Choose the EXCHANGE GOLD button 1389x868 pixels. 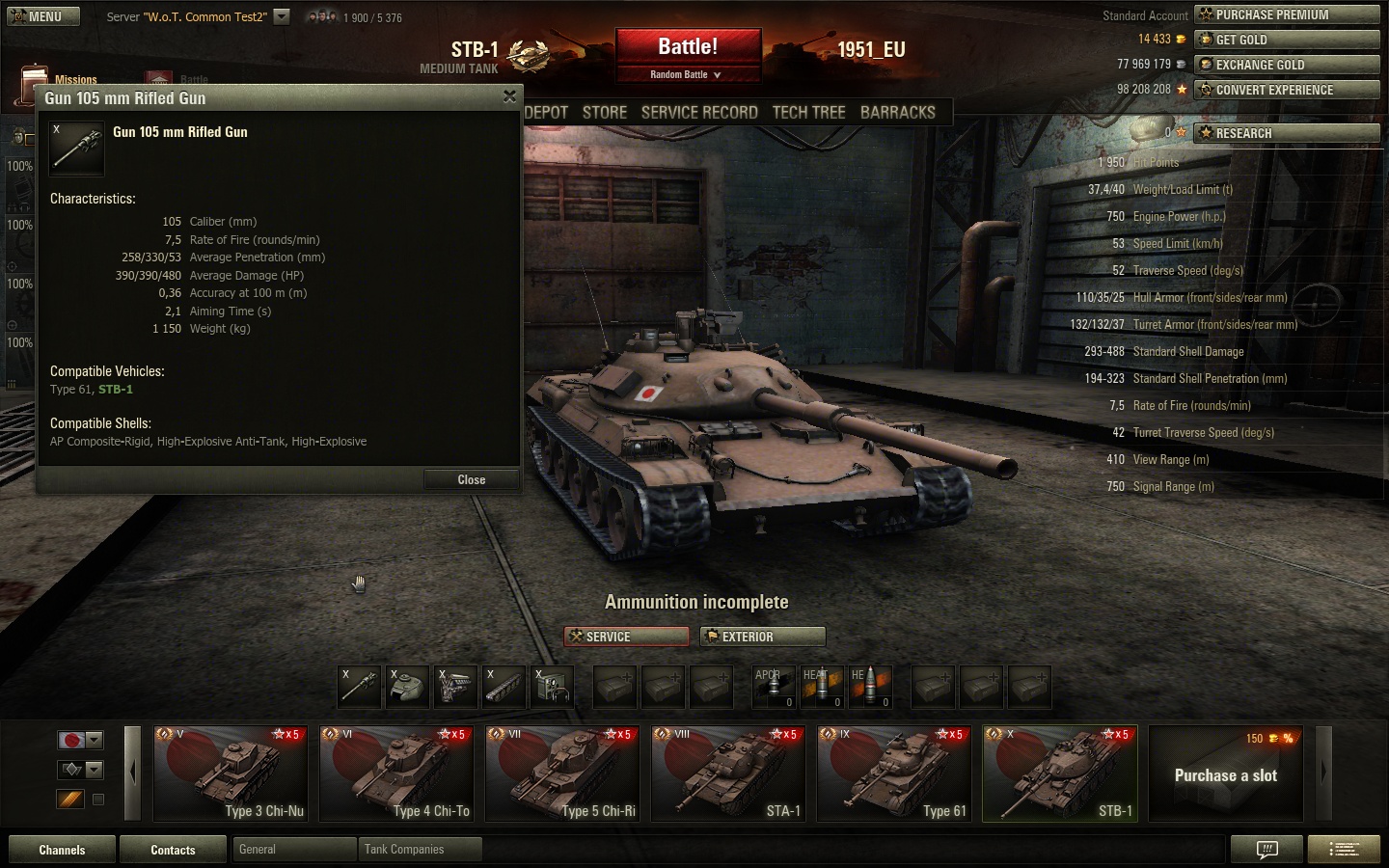1287,65
